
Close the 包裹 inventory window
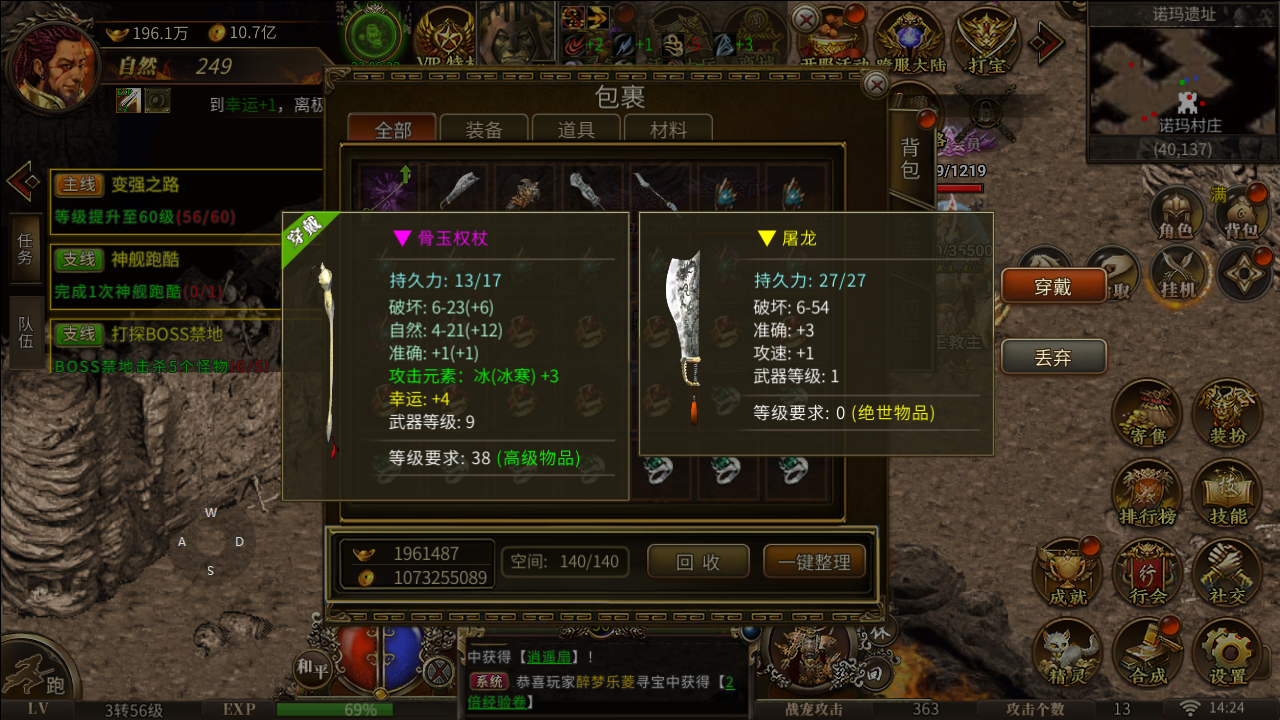876,86
